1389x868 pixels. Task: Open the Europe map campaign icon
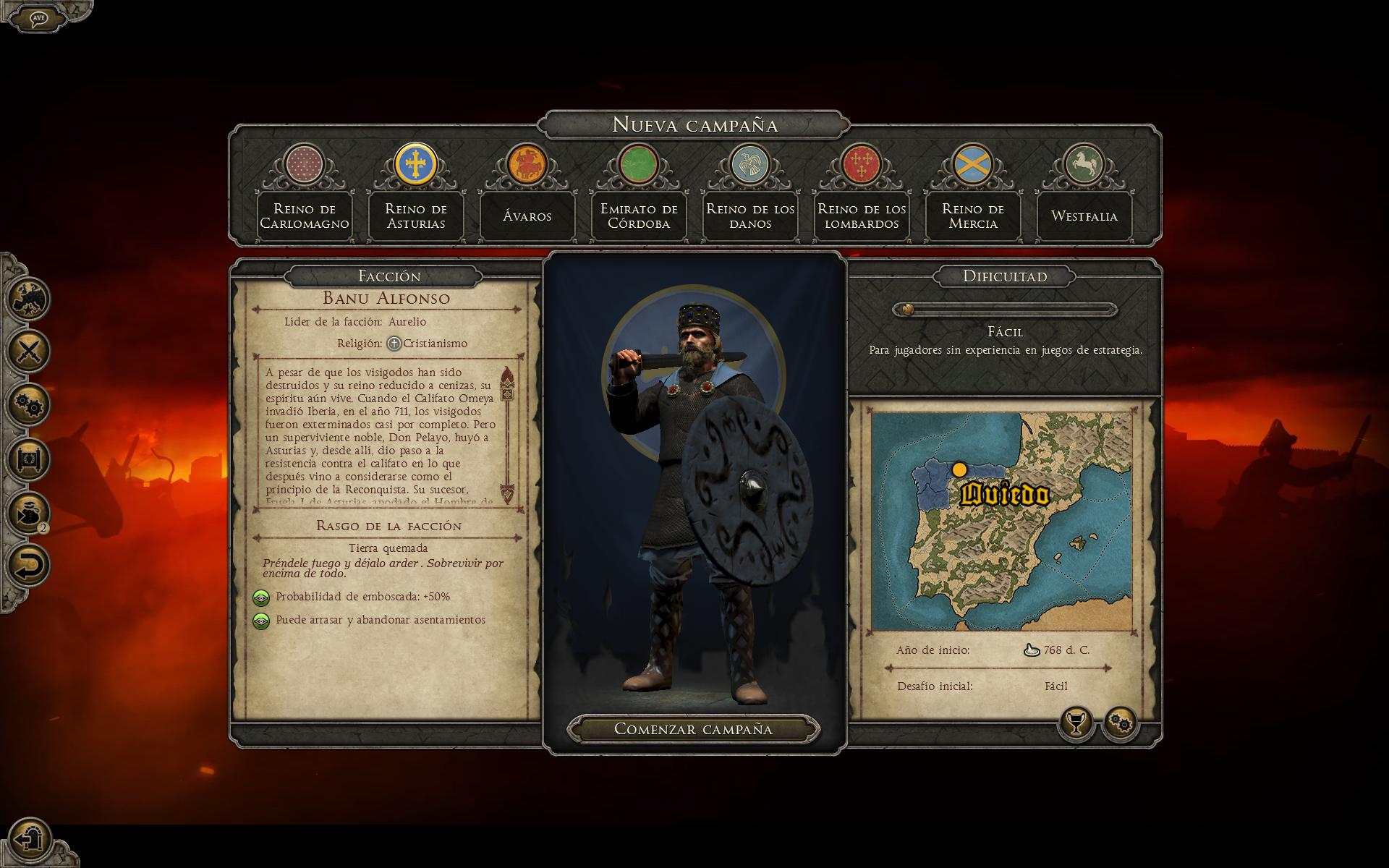point(29,298)
